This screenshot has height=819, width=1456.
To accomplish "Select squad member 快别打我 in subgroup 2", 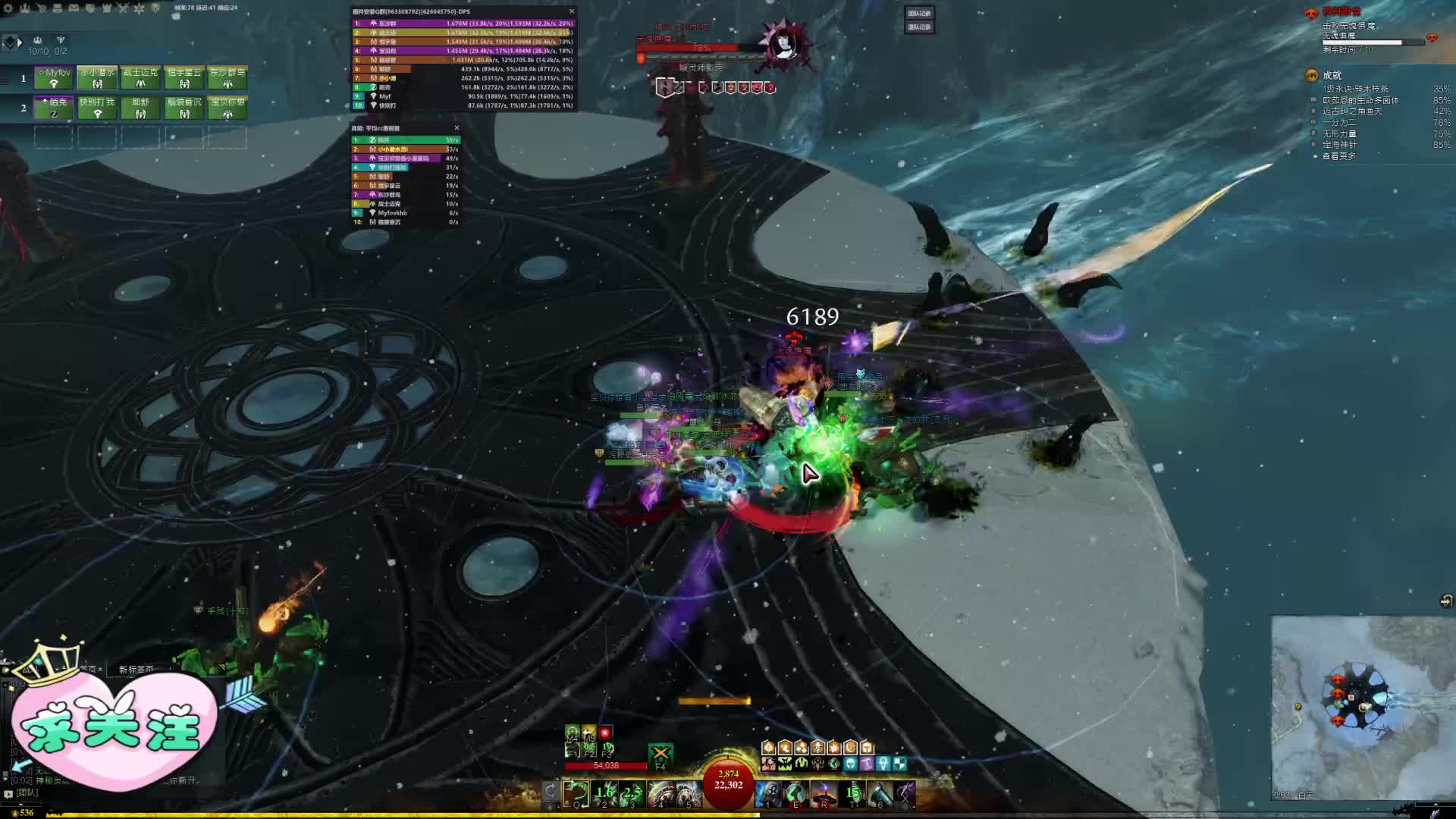I will [97, 107].
